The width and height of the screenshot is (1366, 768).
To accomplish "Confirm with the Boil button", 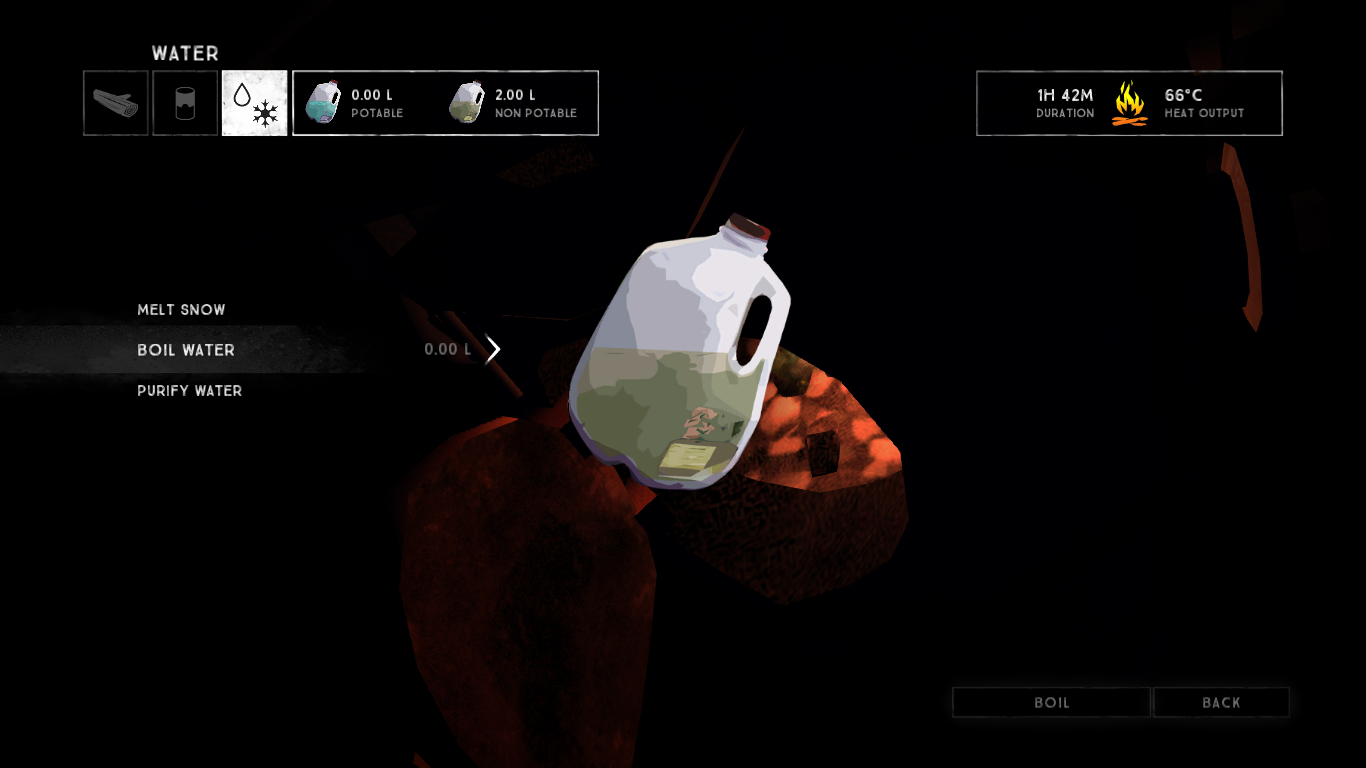I will tap(1051, 703).
